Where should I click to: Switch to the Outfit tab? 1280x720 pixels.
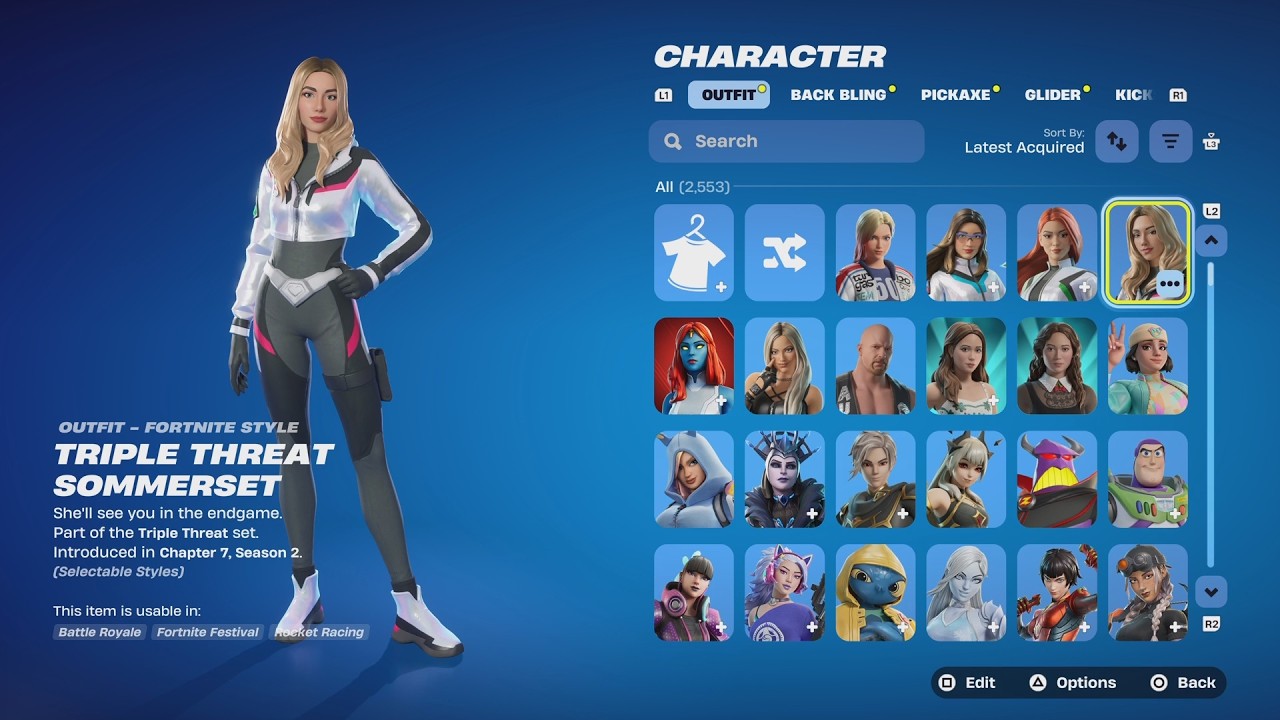728,95
